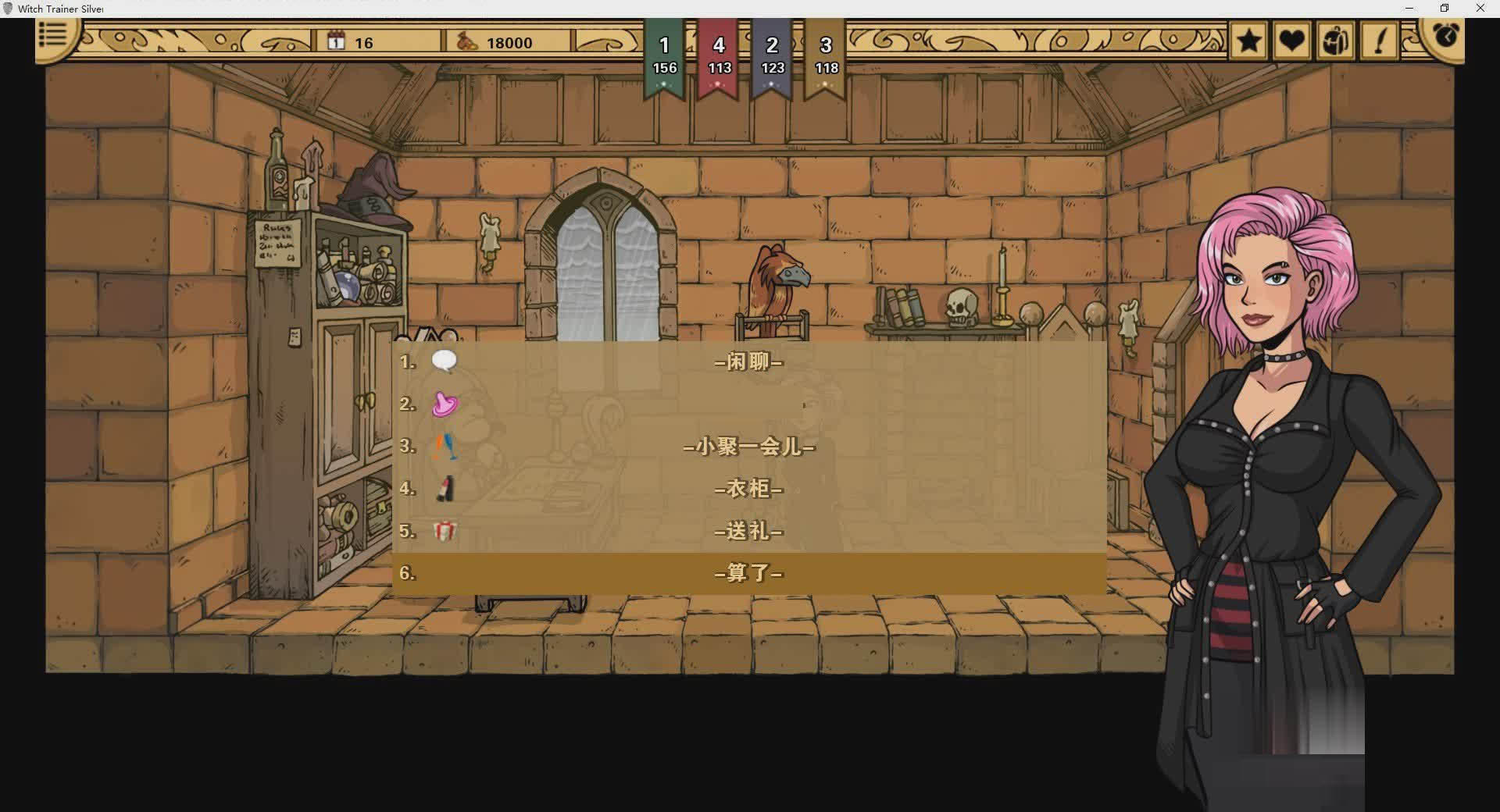Click the star (favors) icon in top toolbar
Image resolution: width=1500 pixels, height=812 pixels.
pyautogui.click(x=1250, y=39)
